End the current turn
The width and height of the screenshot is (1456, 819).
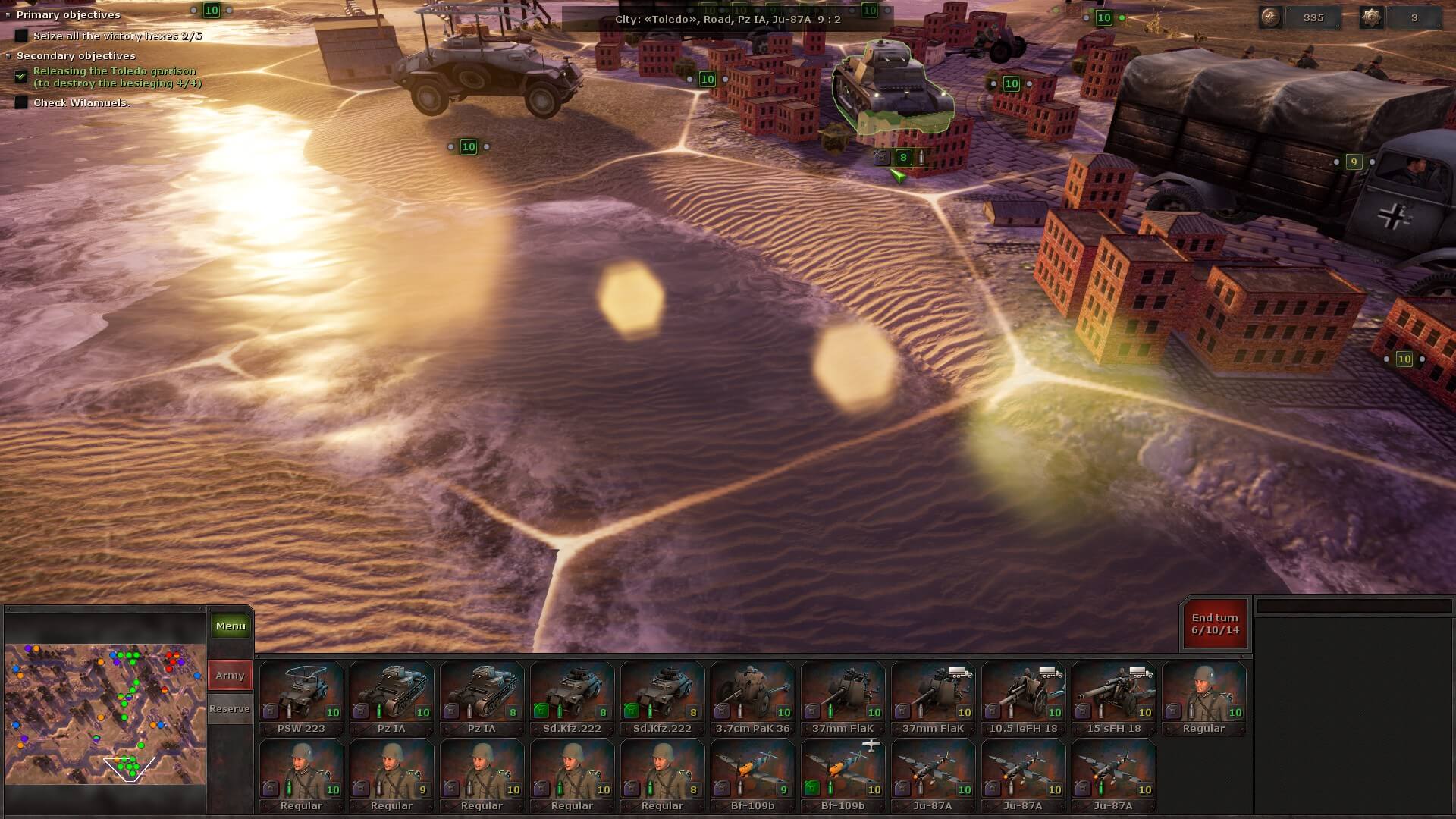click(x=1215, y=624)
